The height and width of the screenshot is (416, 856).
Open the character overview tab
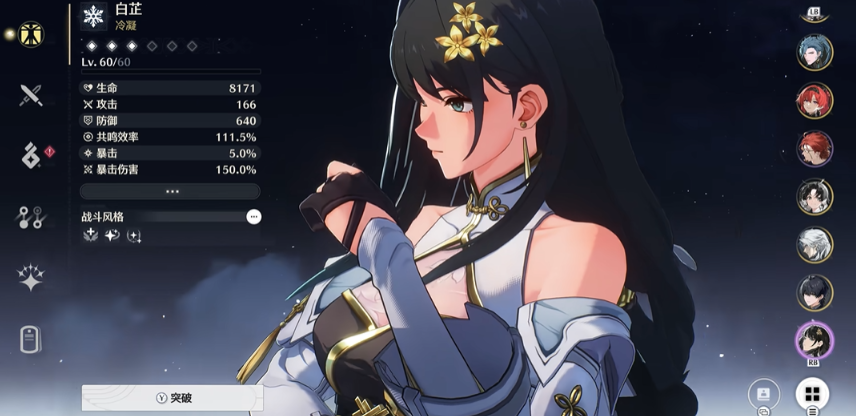coord(31,34)
